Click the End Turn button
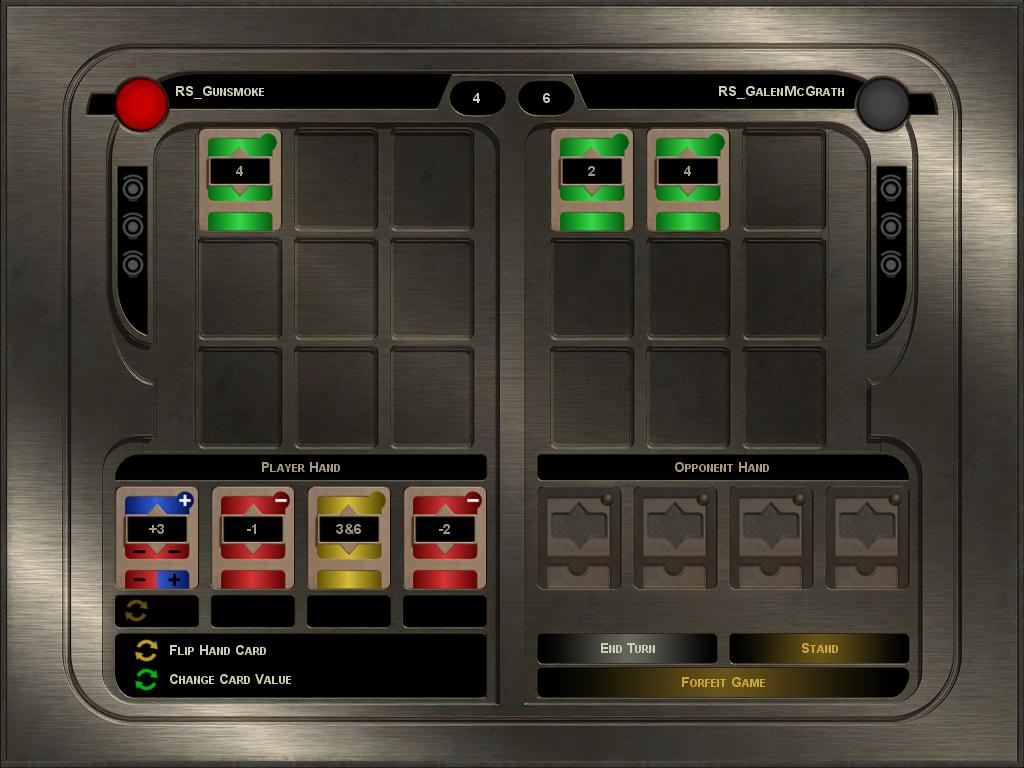The height and width of the screenshot is (768, 1024). (627, 648)
